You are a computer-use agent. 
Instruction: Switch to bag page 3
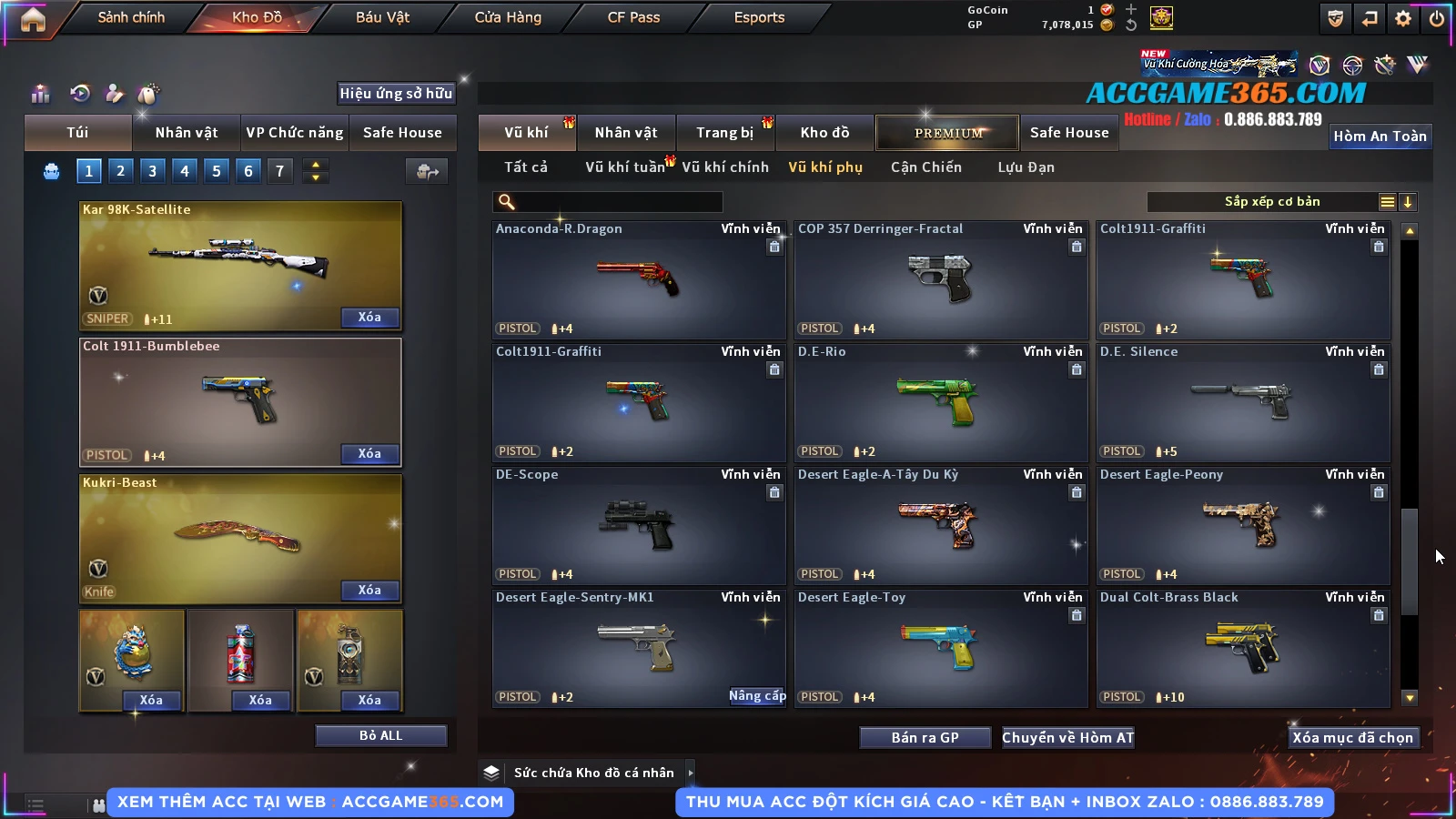click(152, 171)
